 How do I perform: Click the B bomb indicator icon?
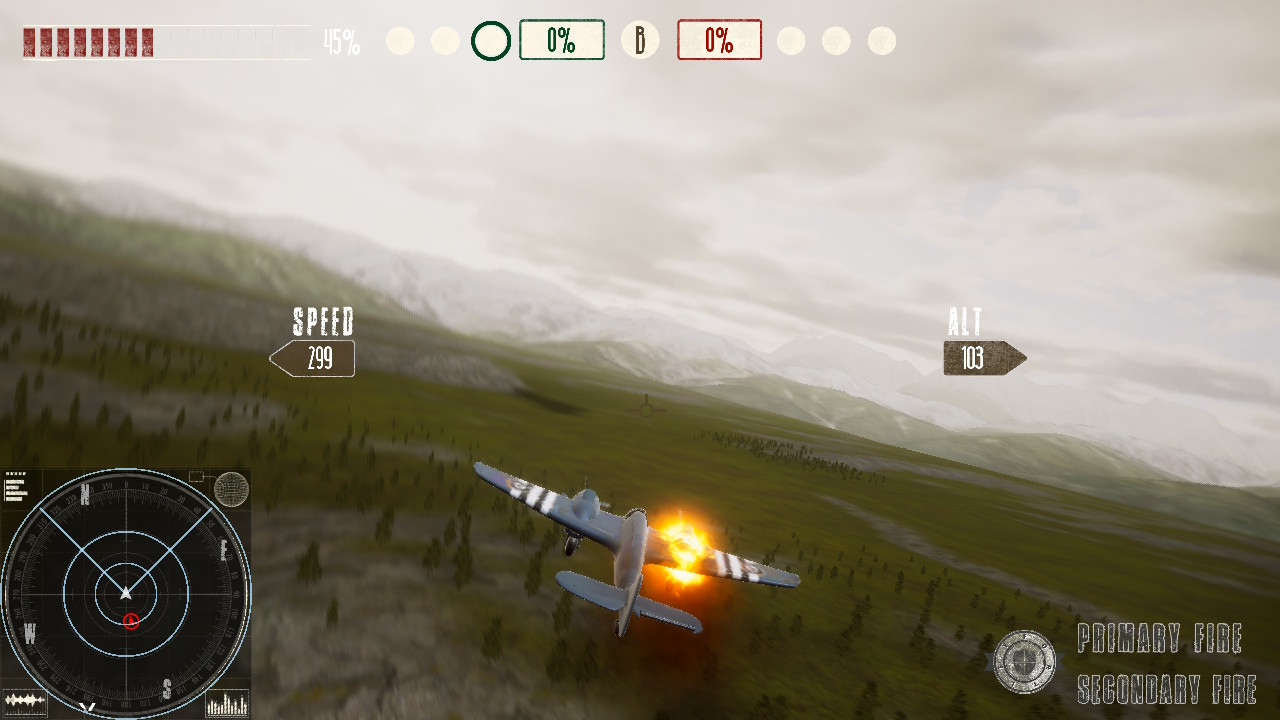(x=639, y=40)
